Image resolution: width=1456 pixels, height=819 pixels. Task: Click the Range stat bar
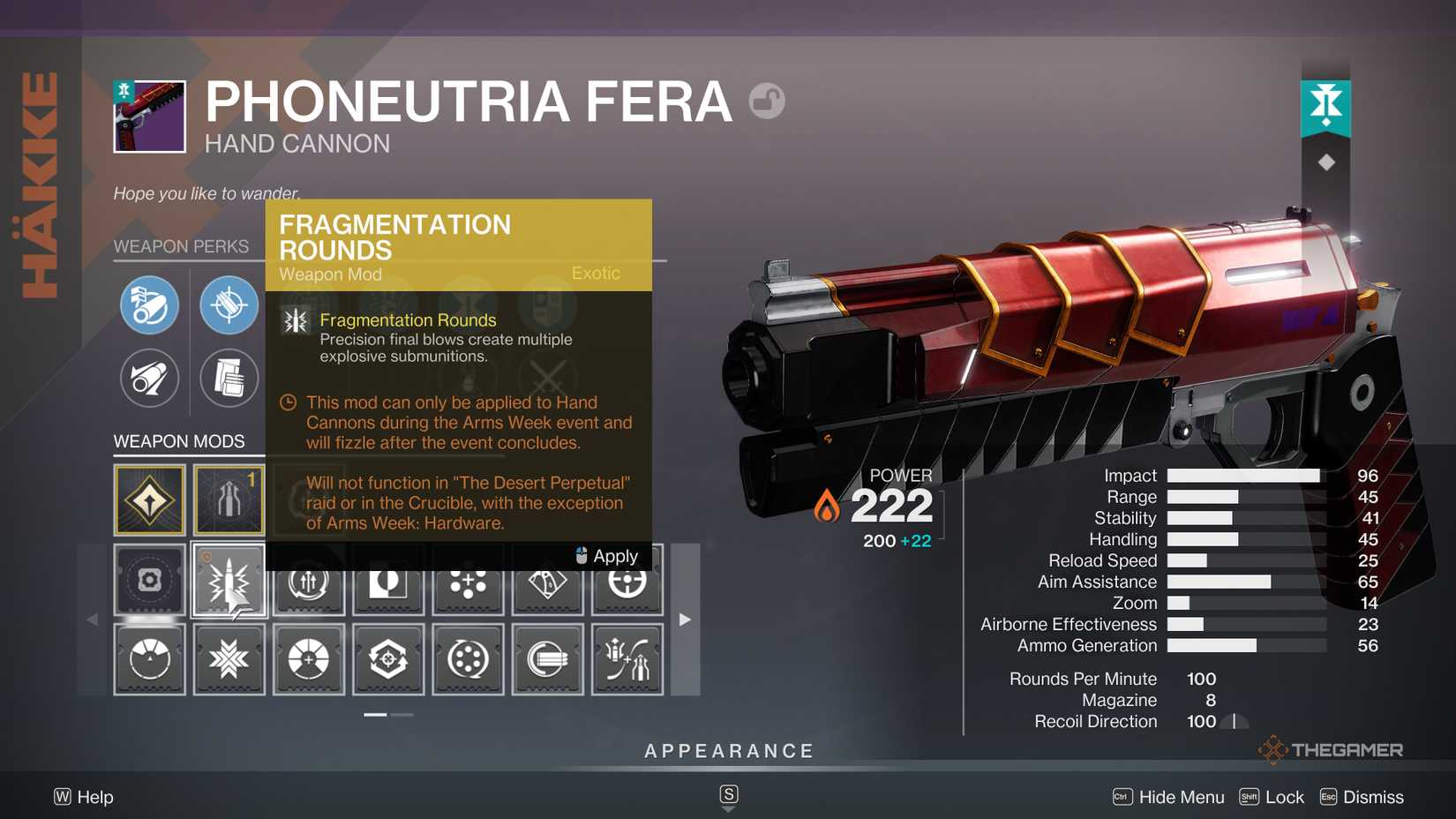coord(1235,497)
